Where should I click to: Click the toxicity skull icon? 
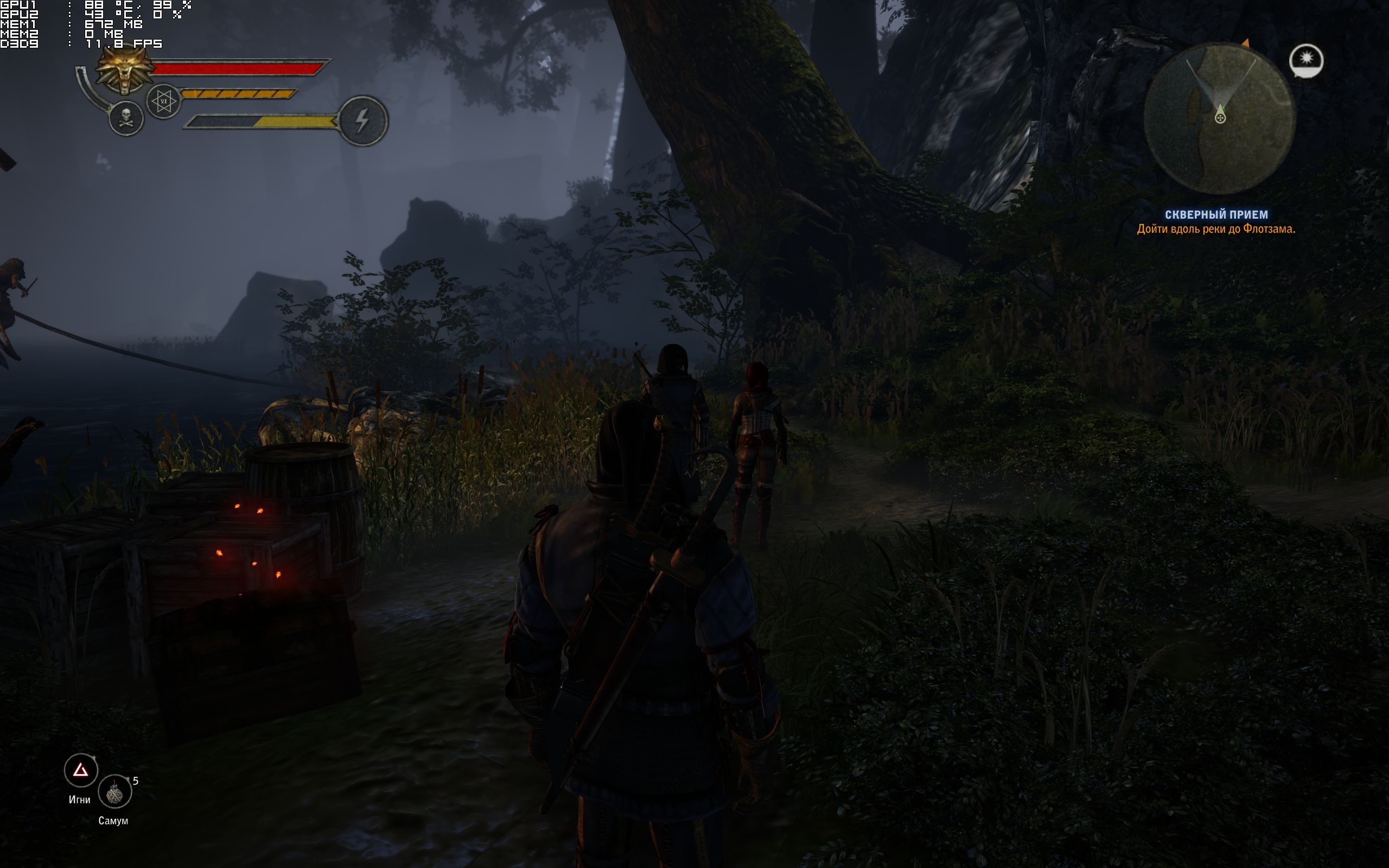[x=126, y=119]
